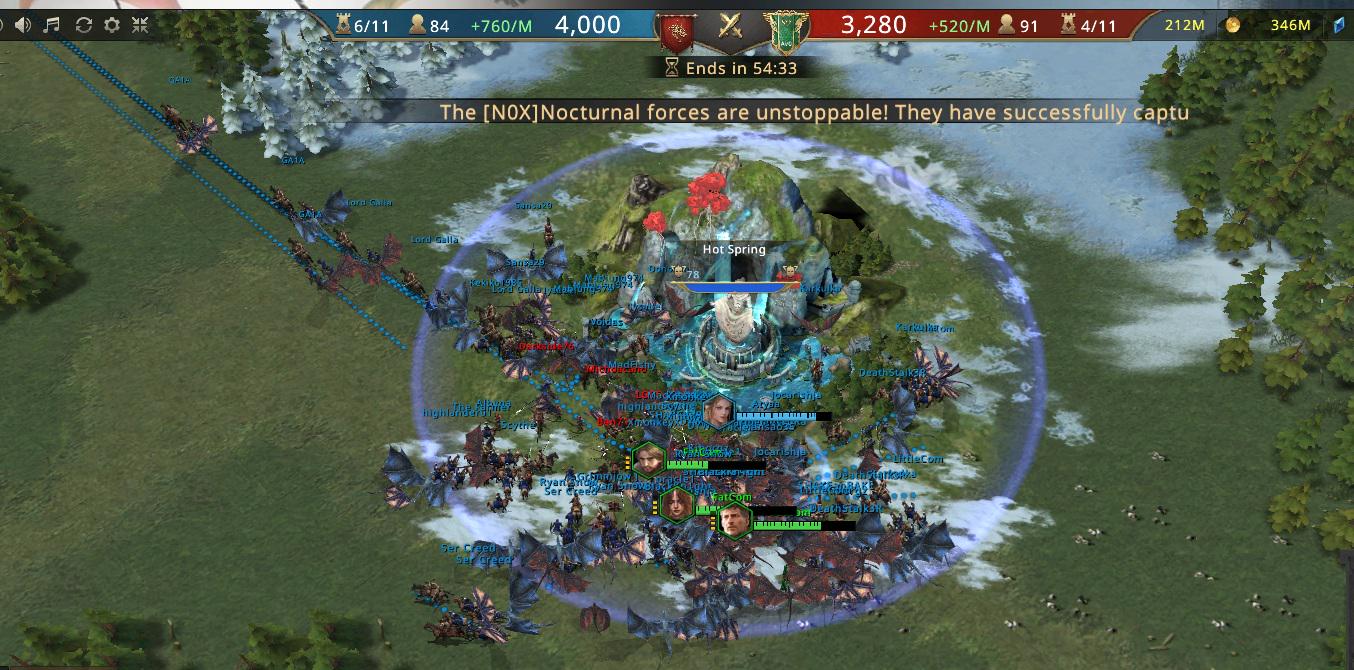1354x670 pixels.
Task: Select the red-haired woman hero portrait
Action: coord(676,505)
